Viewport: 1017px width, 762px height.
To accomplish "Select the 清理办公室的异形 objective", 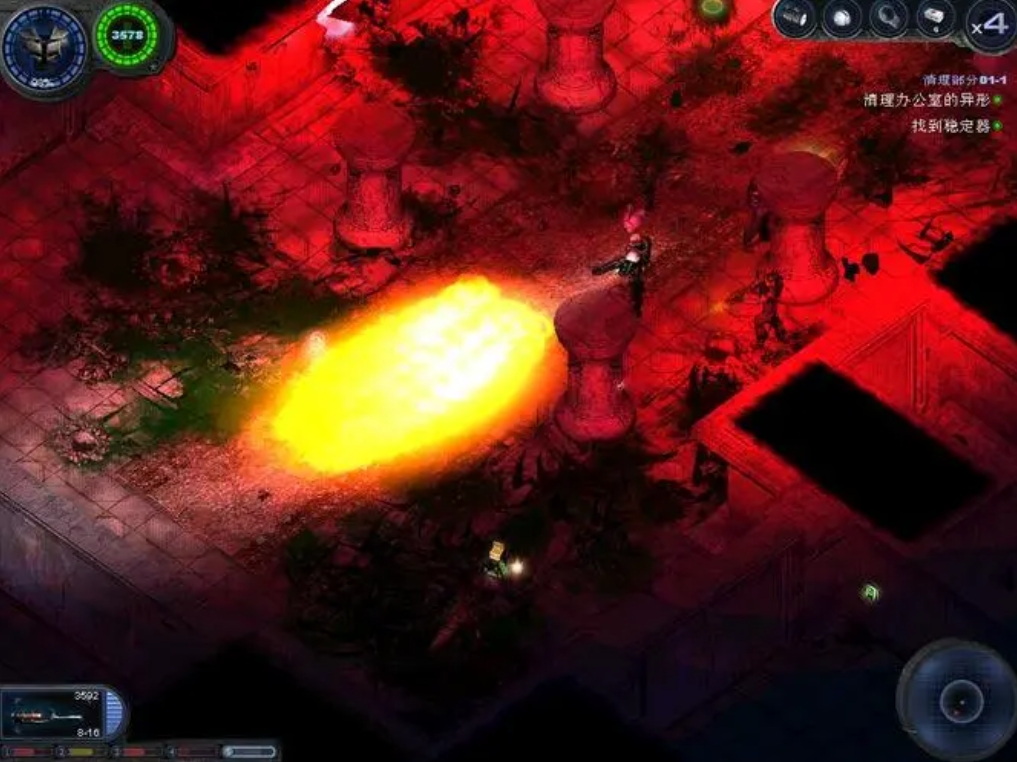I will point(927,100).
